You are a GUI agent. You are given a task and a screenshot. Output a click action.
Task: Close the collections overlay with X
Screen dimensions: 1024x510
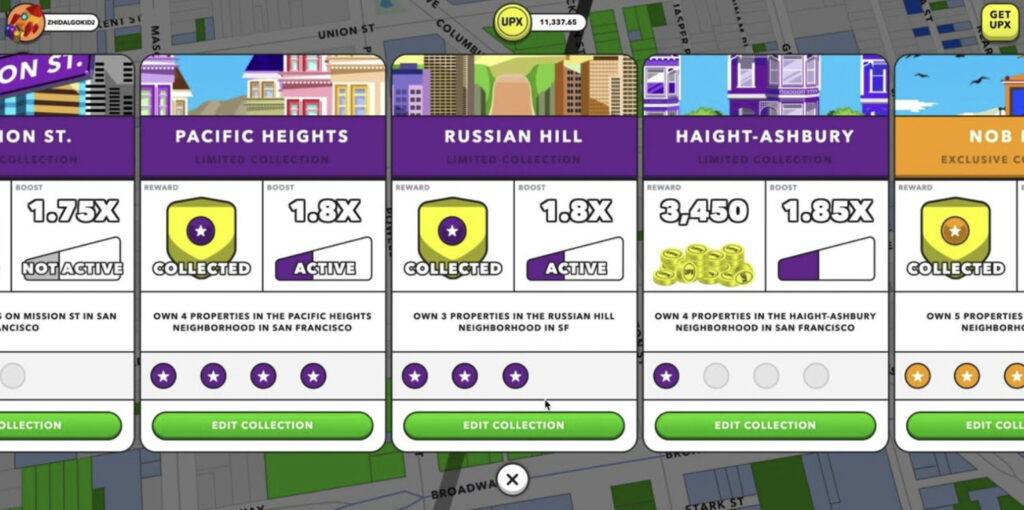click(x=512, y=480)
